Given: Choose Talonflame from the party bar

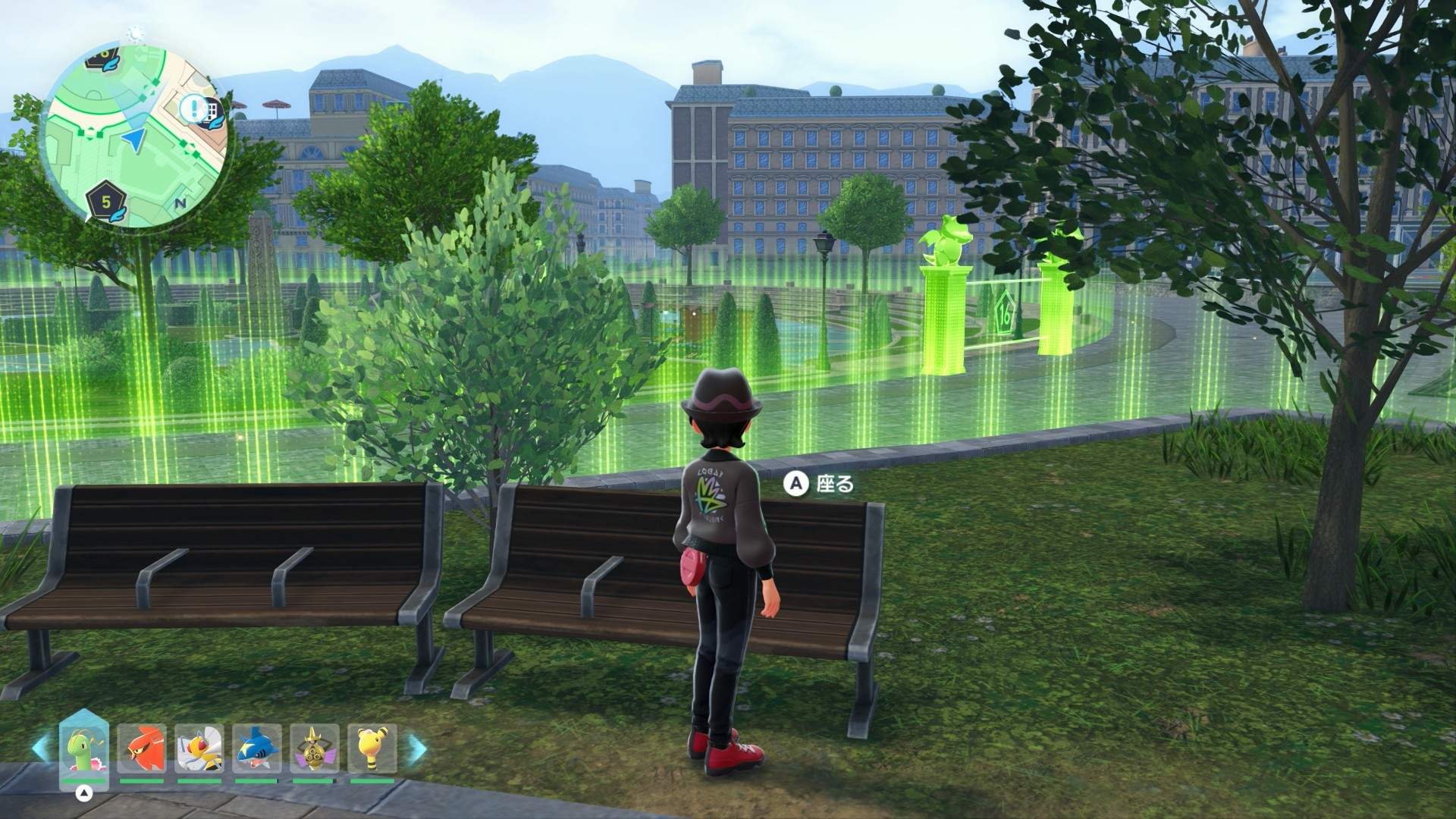Looking at the screenshot, I should pyautogui.click(x=141, y=749).
